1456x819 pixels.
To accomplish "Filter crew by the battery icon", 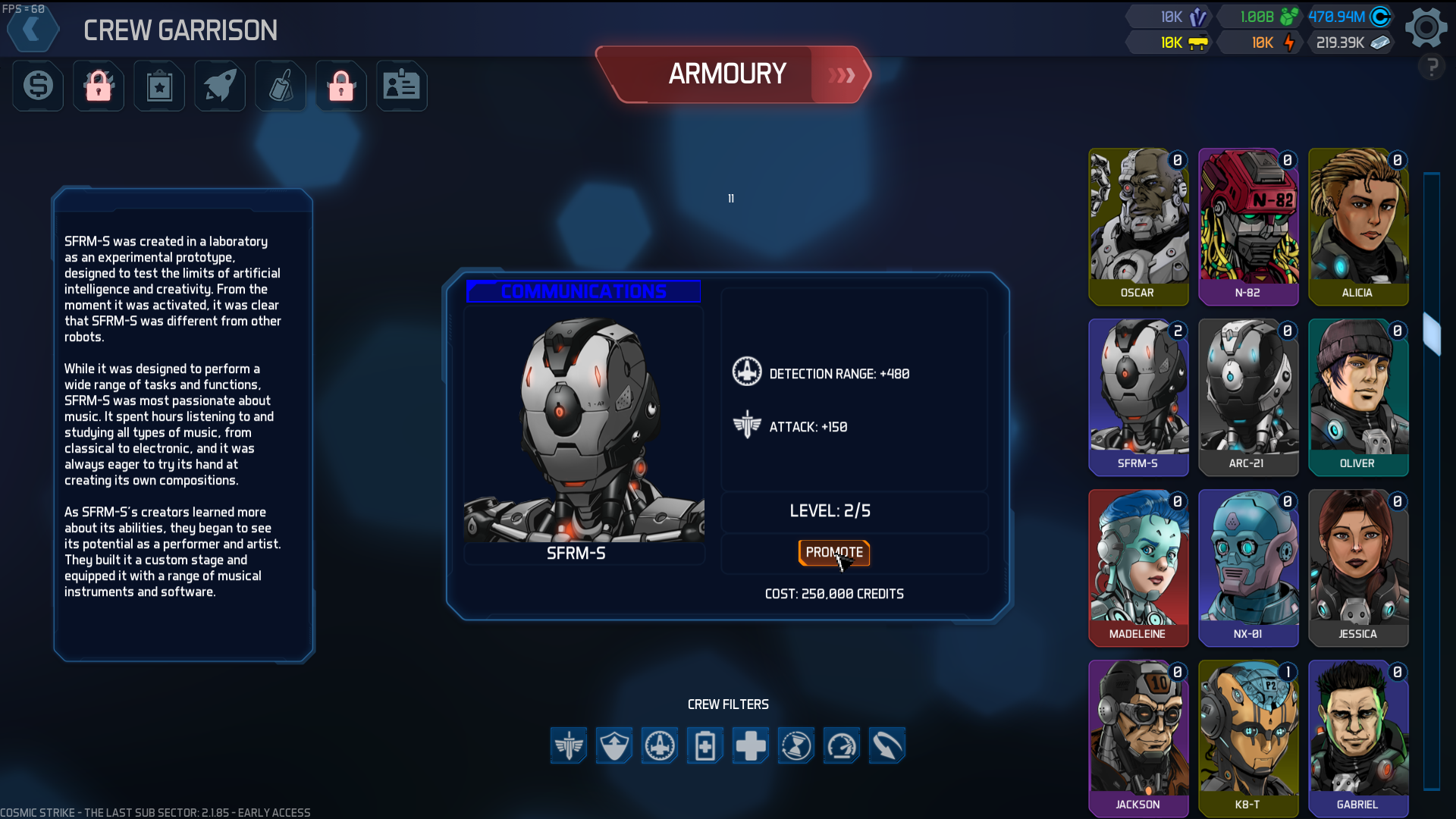I will 705,745.
